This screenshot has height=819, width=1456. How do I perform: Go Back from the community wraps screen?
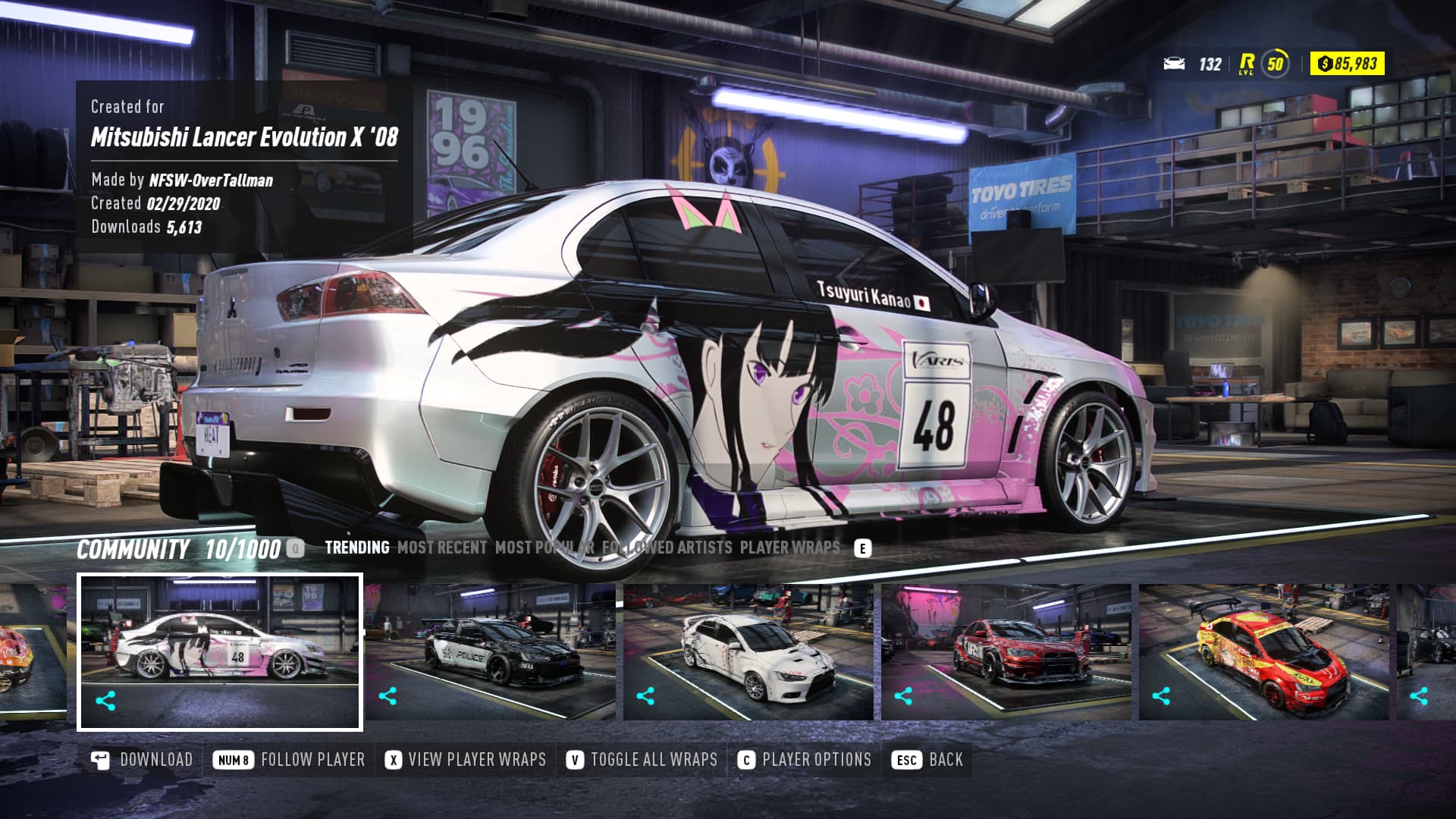929,760
